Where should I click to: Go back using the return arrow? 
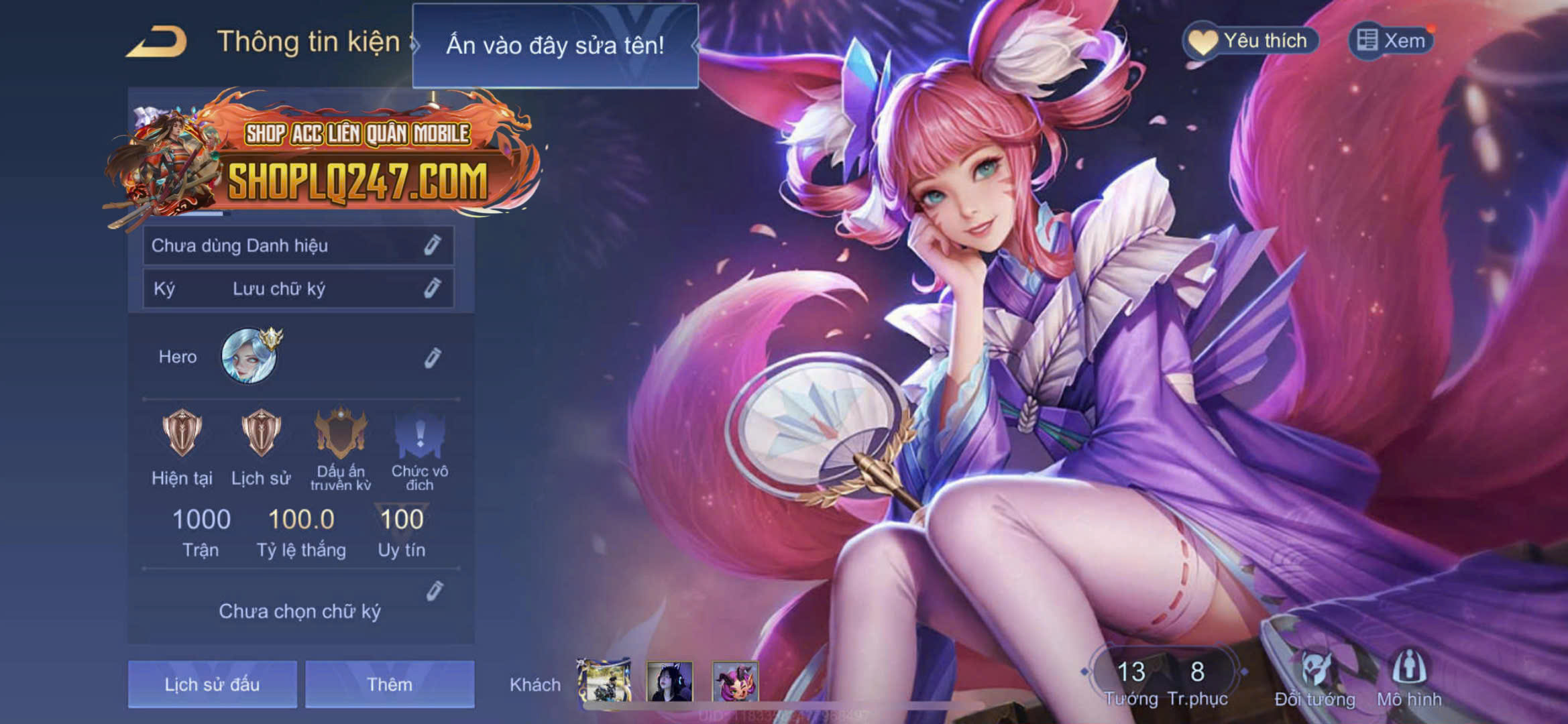(157, 42)
